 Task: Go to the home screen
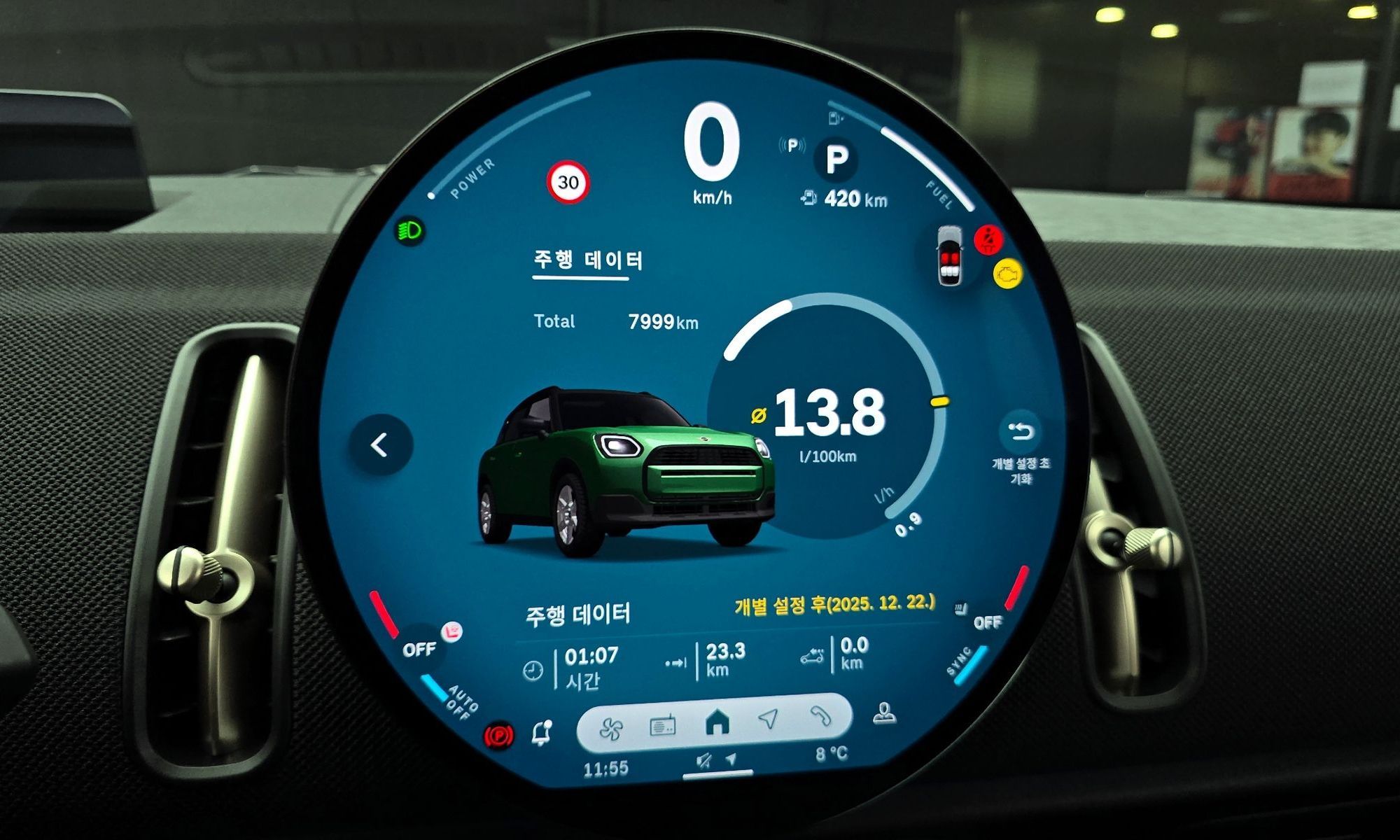[717, 722]
